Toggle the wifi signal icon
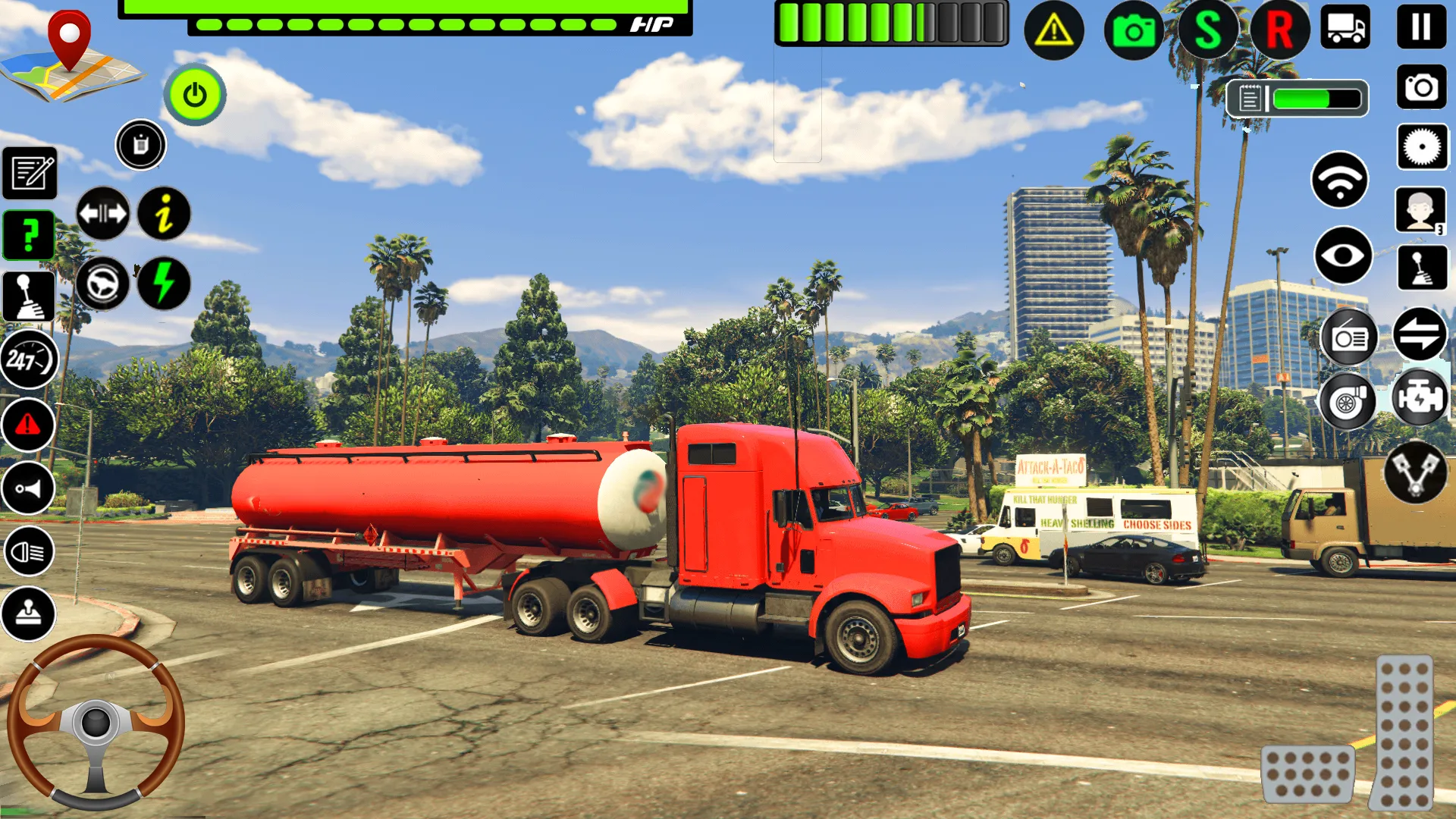The image size is (1456, 819). pyautogui.click(x=1340, y=180)
